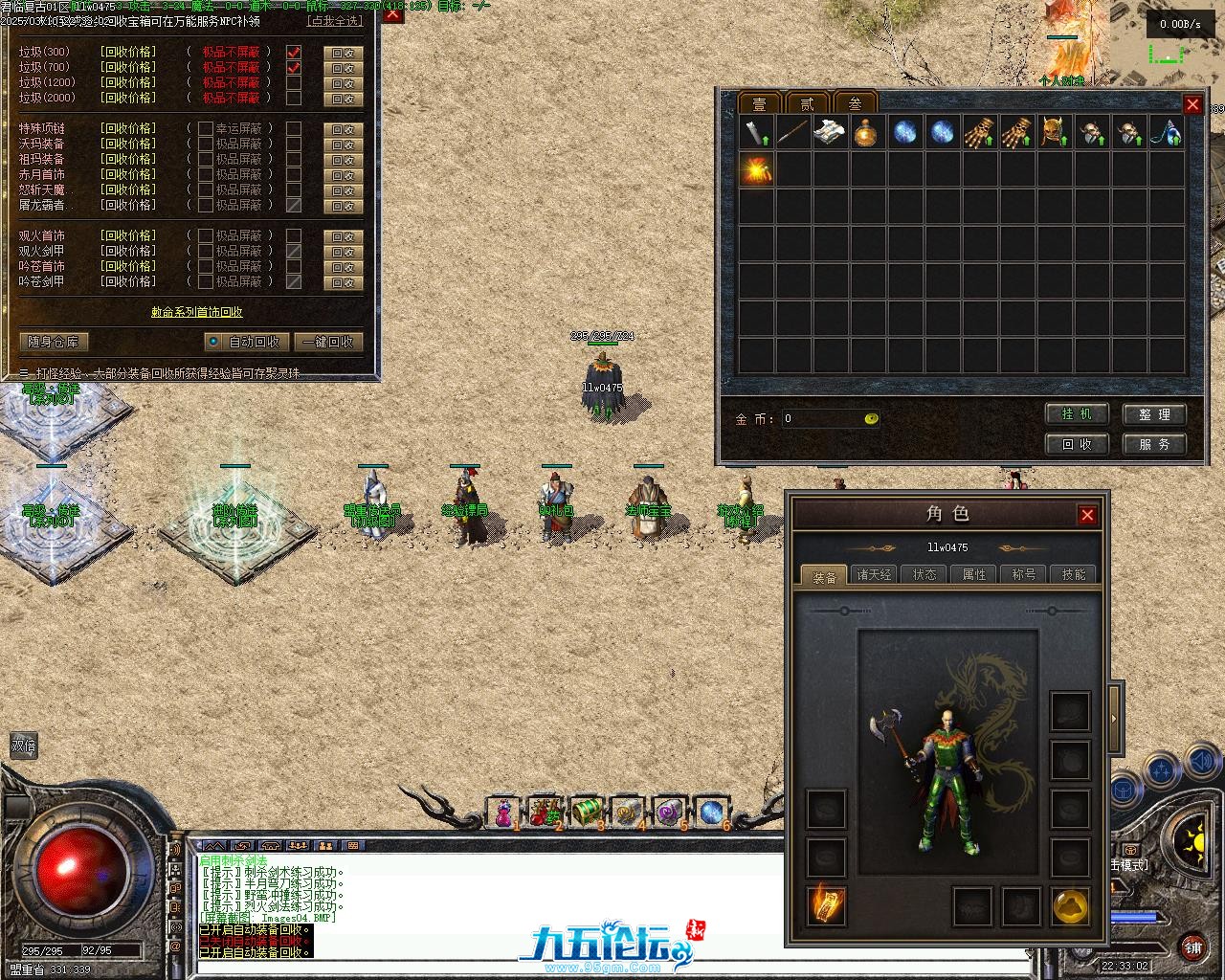Toggle the 自动回收 auto-recycle button
This screenshot has width=1225, height=980.
pos(246,342)
